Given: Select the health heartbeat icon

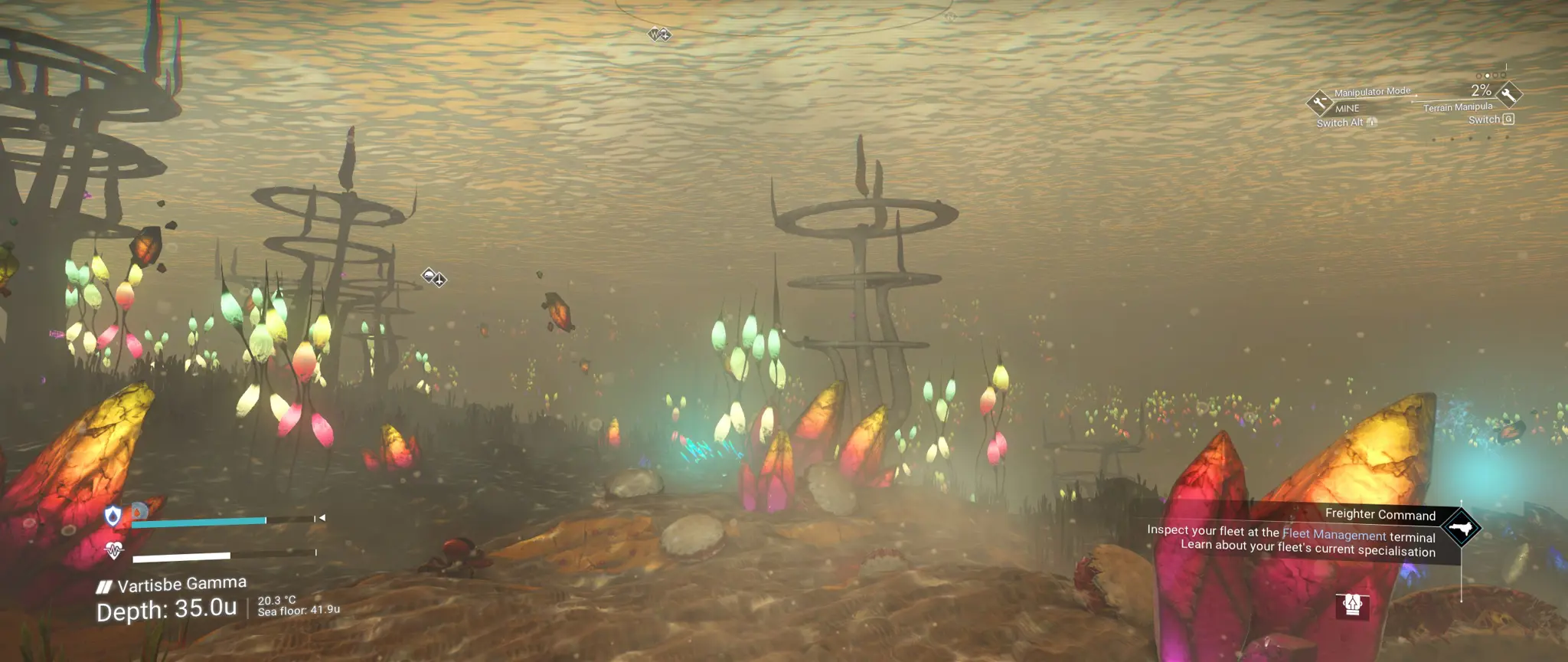Looking at the screenshot, I should (x=113, y=550).
